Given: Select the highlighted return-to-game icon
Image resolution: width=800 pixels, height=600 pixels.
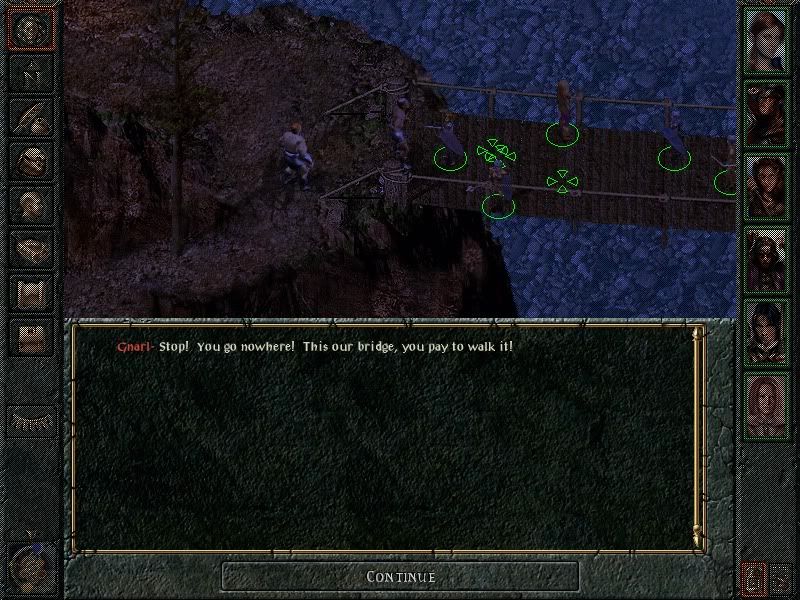Looking at the screenshot, I should pos(29,29).
